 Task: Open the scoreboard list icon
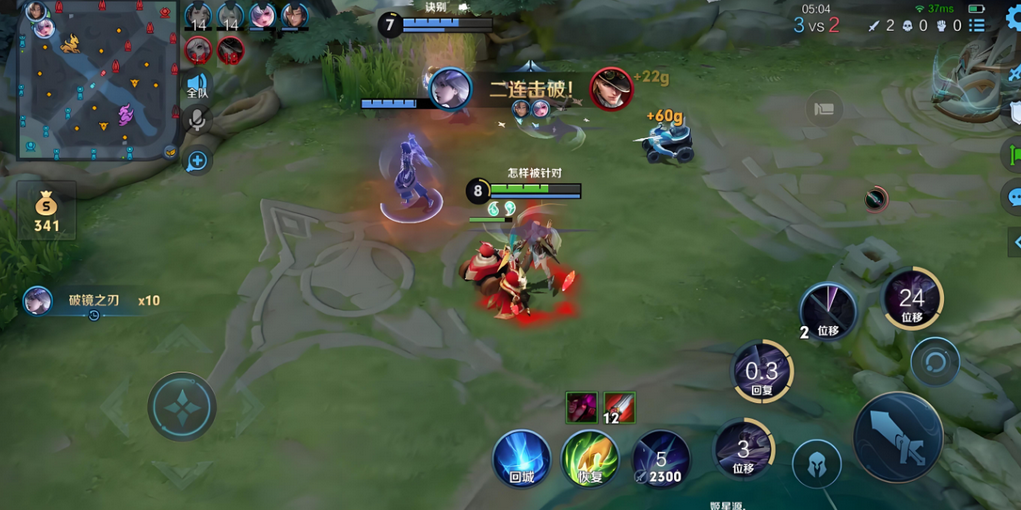977,25
